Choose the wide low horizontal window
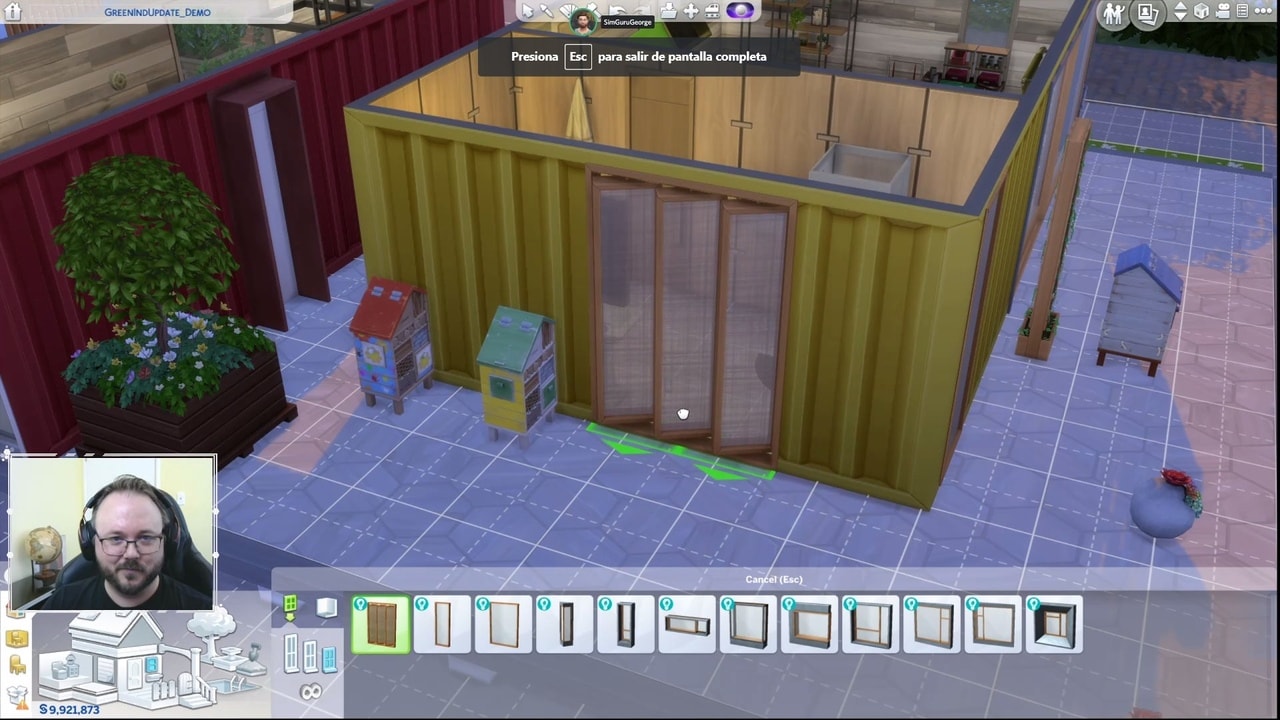The width and height of the screenshot is (1280, 720). pyautogui.click(x=687, y=625)
